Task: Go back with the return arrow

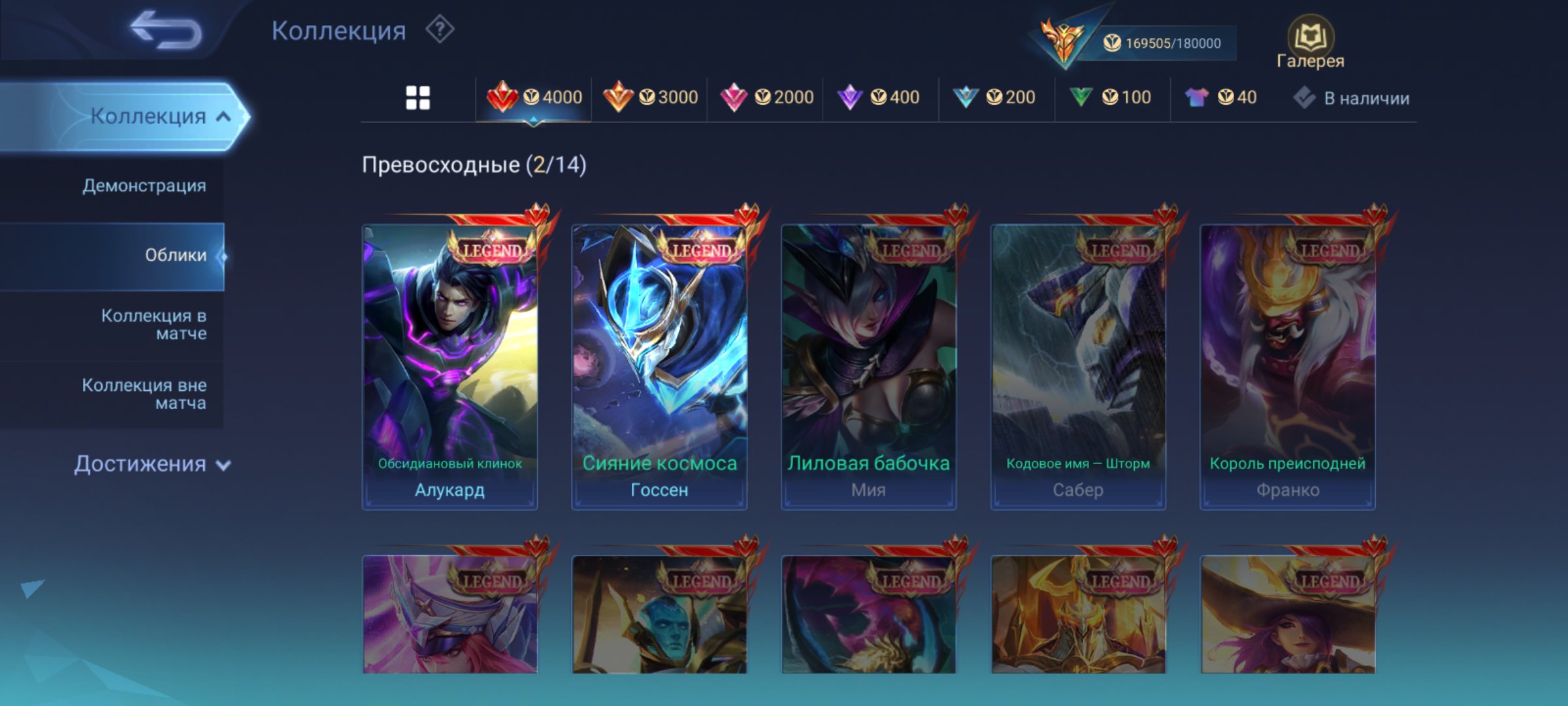Action: (x=165, y=31)
